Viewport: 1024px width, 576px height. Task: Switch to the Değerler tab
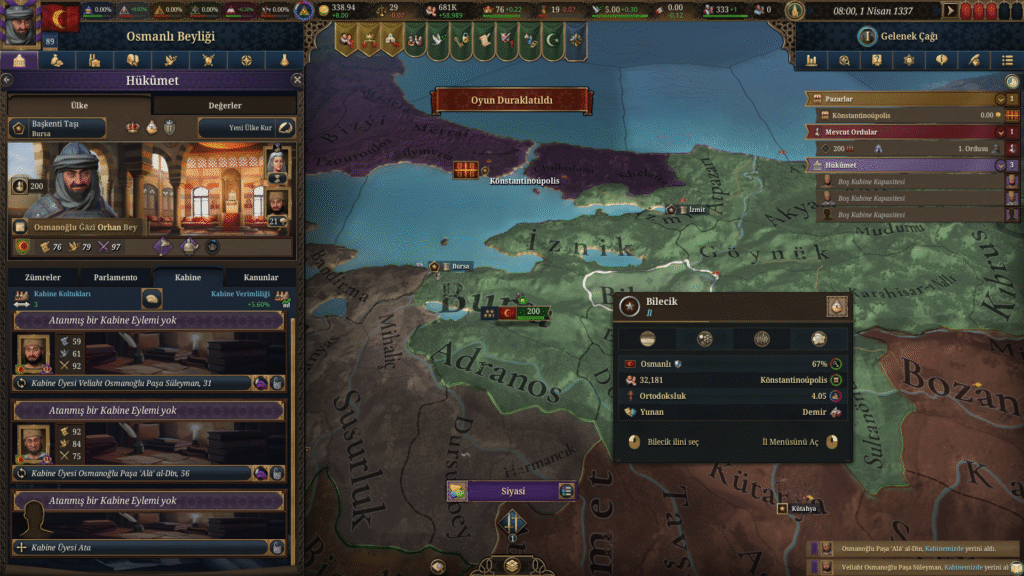[225, 105]
